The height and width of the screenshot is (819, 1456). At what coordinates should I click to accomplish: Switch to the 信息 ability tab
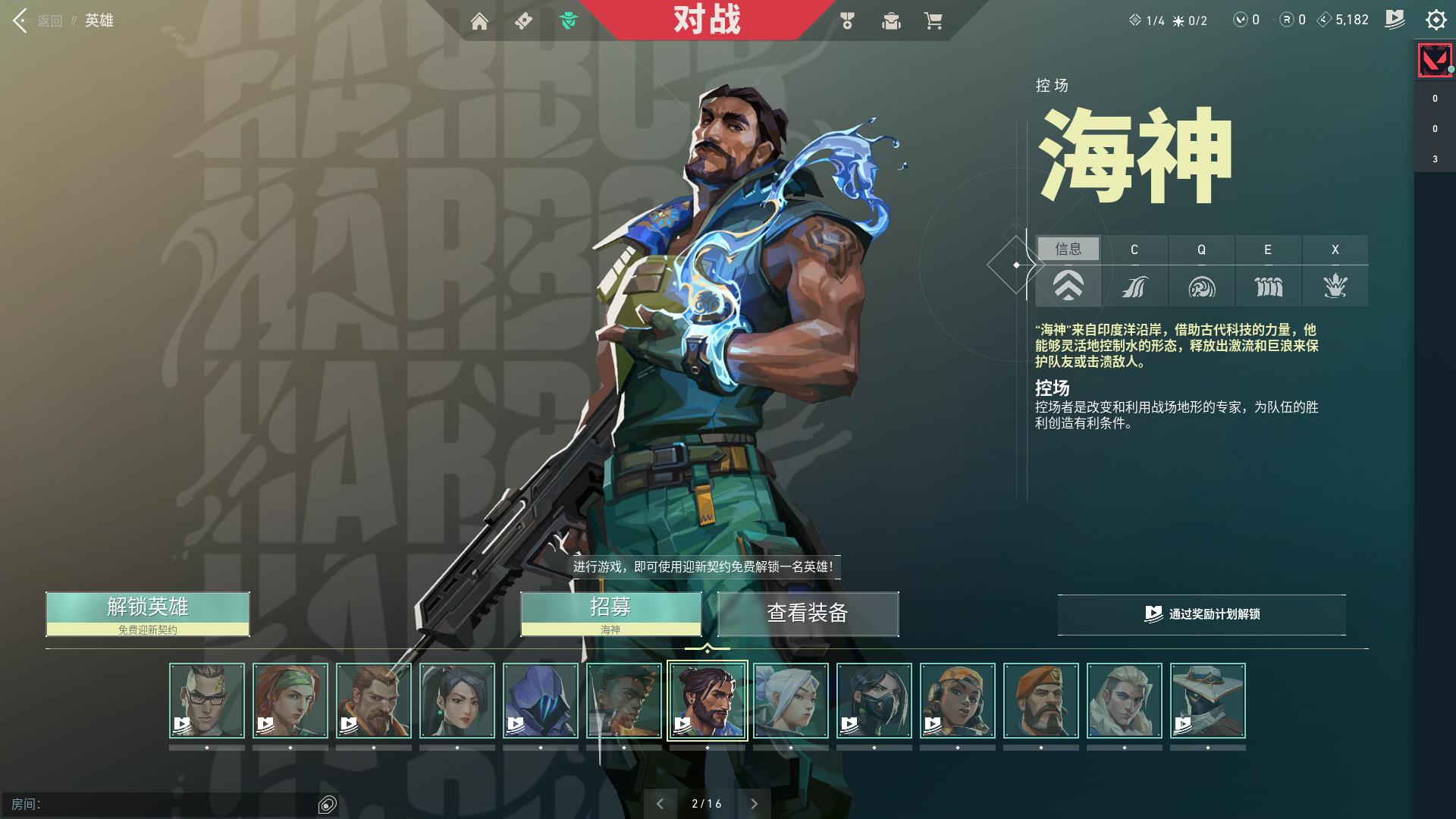click(1068, 249)
